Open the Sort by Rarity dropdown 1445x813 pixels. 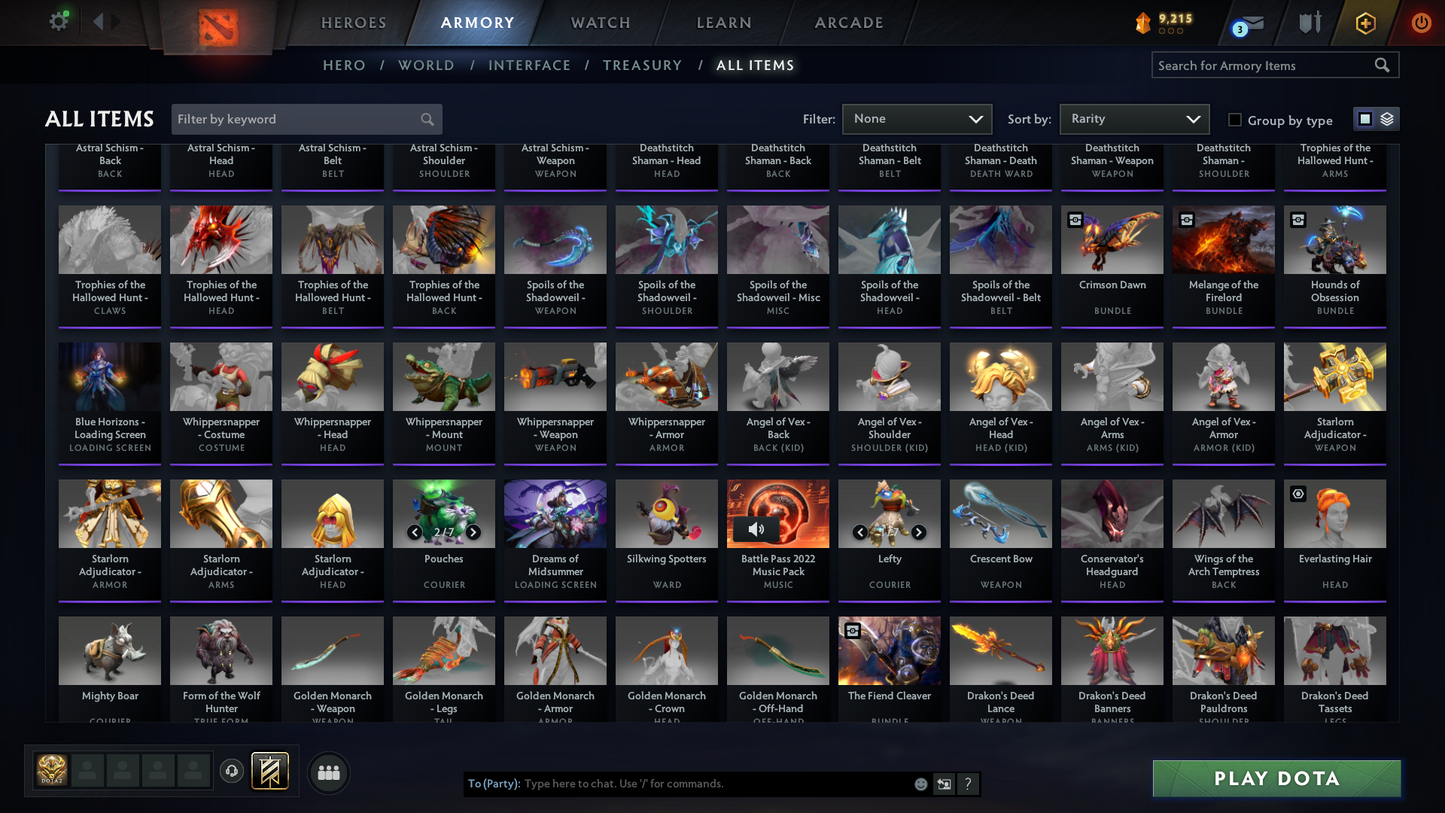click(x=1134, y=118)
